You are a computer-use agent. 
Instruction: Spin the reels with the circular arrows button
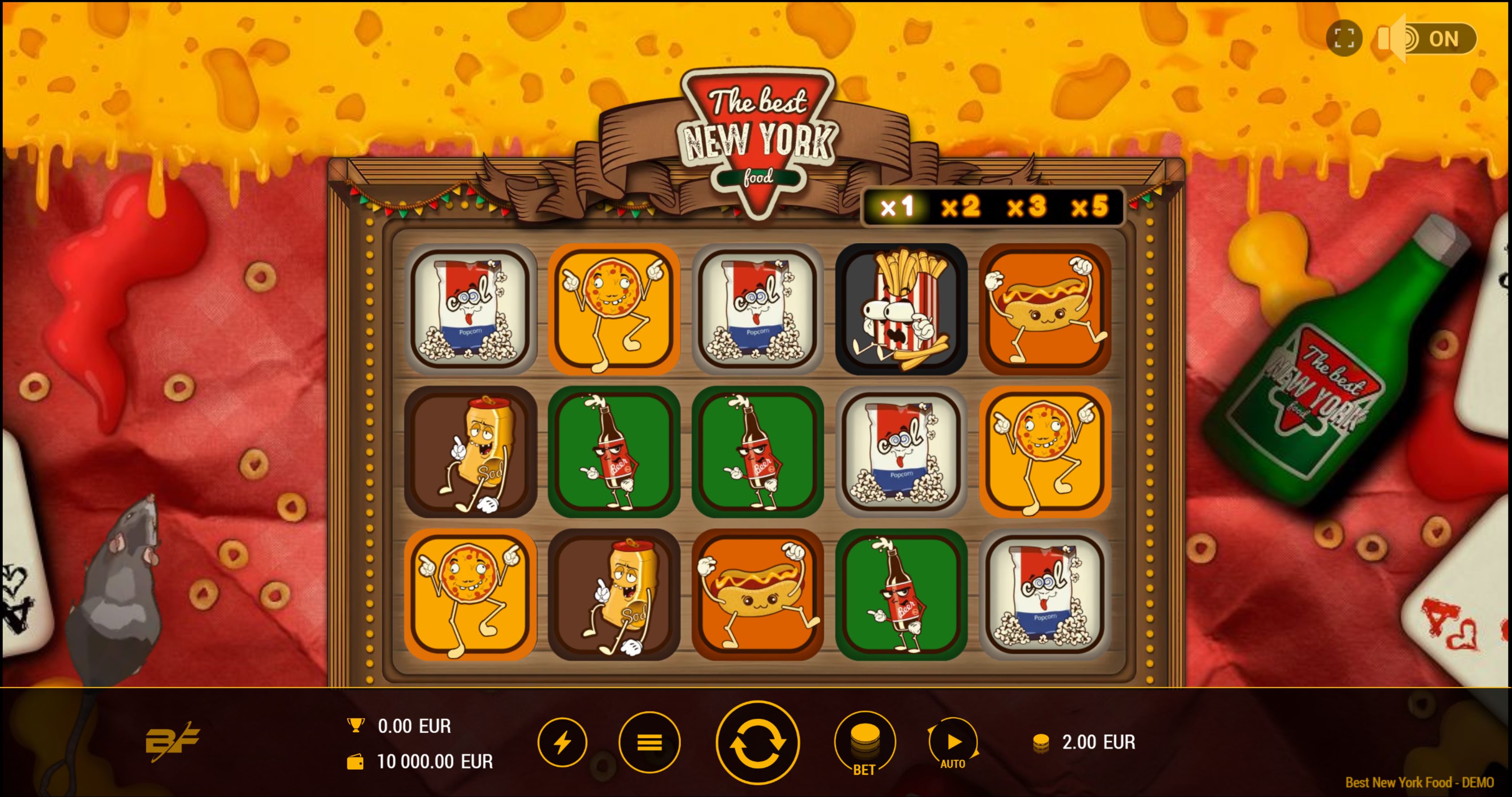(x=757, y=743)
